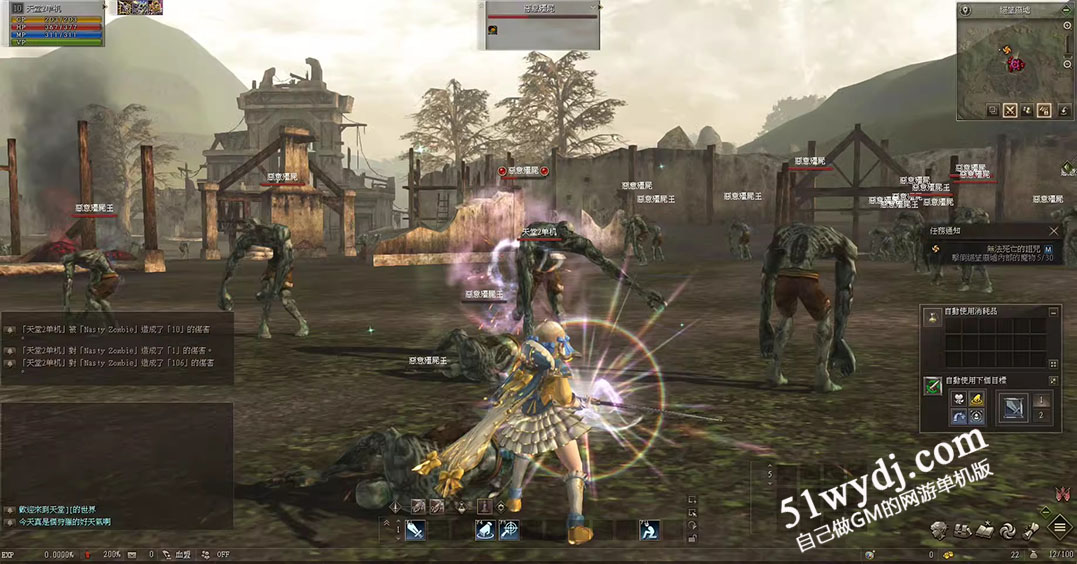This screenshot has height=564, width=1077.
Task: Use the sit down action in the hotbar
Action: [648, 531]
